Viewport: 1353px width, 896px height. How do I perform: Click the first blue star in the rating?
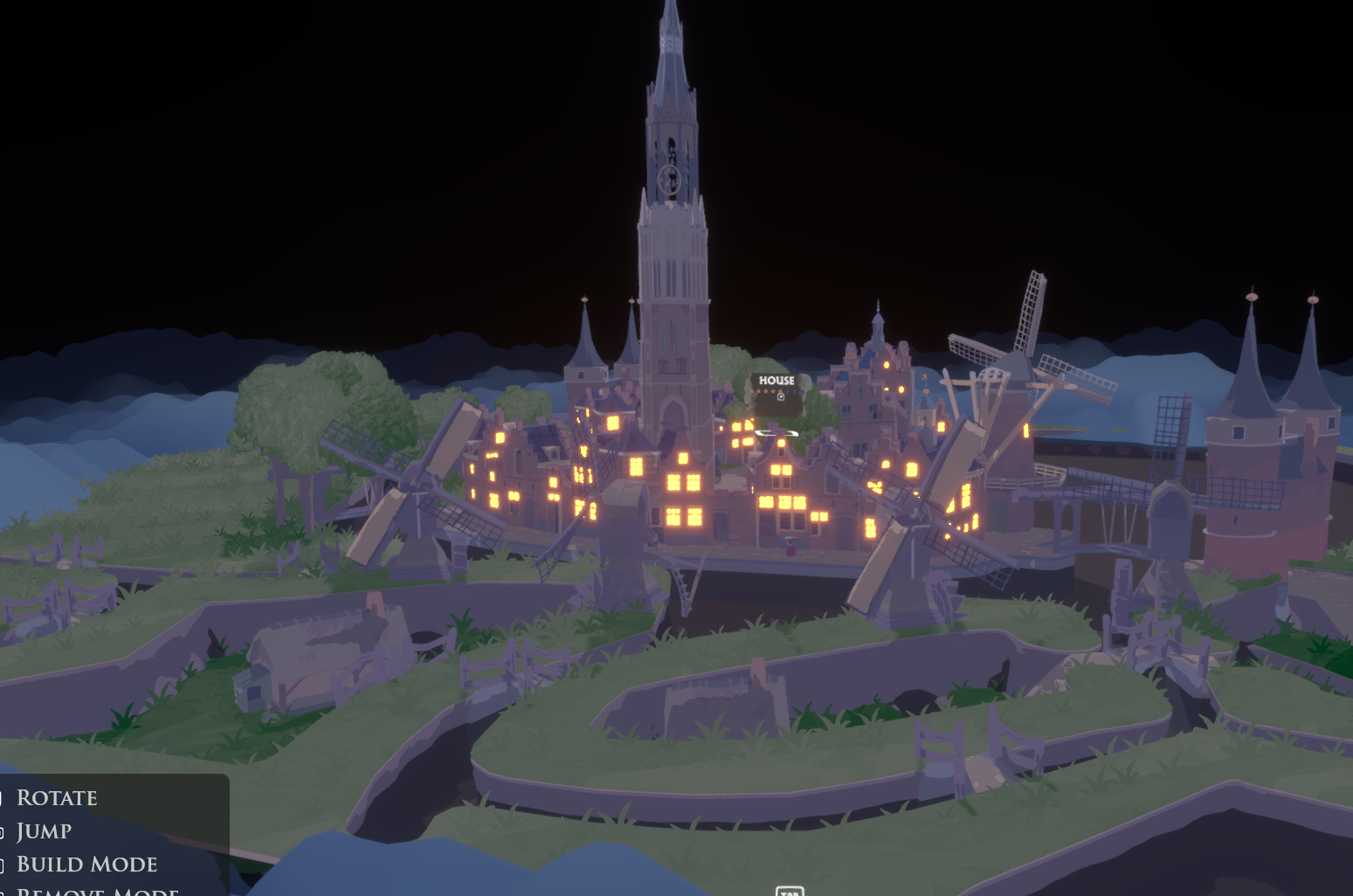(787, 391)
